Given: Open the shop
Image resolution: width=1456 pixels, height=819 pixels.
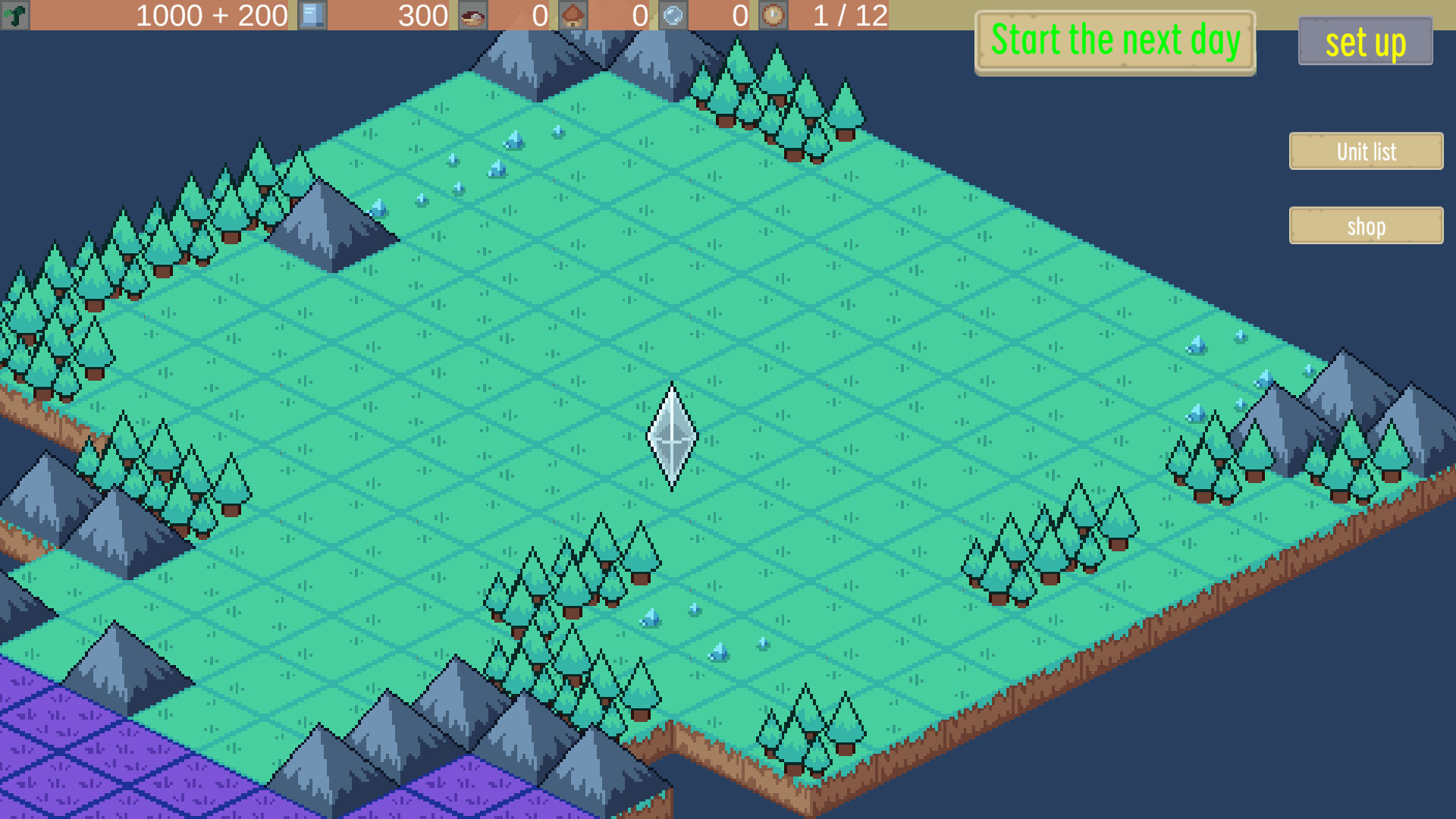Looking at the screenshot, I should [x=1365, y=225].
